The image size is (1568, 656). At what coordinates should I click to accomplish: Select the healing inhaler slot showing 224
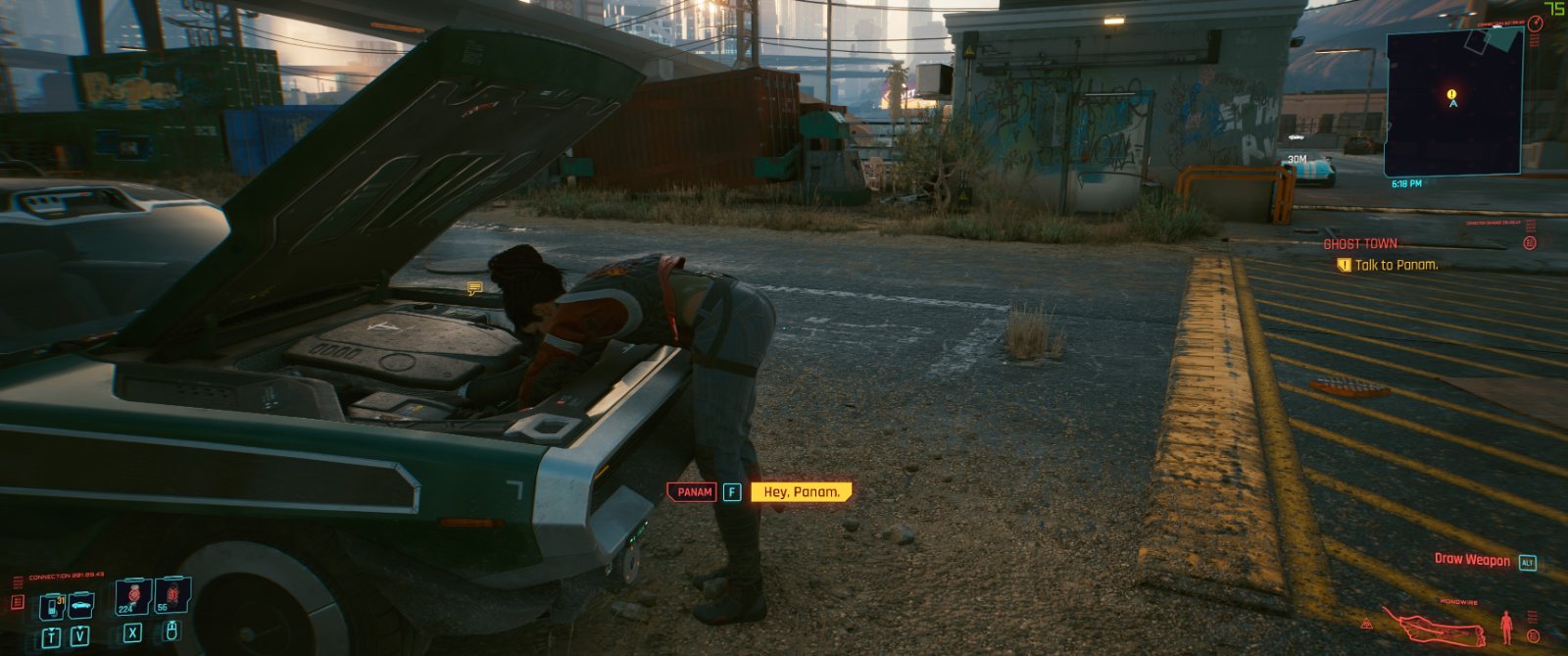(x=131, y=597)
